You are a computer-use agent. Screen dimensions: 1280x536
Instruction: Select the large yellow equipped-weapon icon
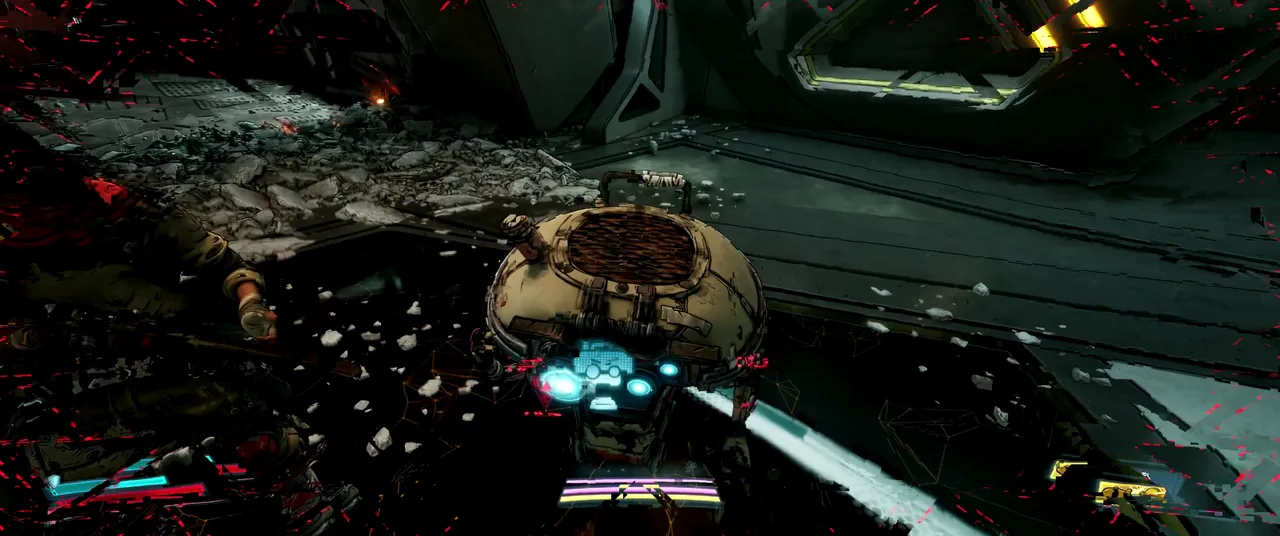[x=1130, y=490]
